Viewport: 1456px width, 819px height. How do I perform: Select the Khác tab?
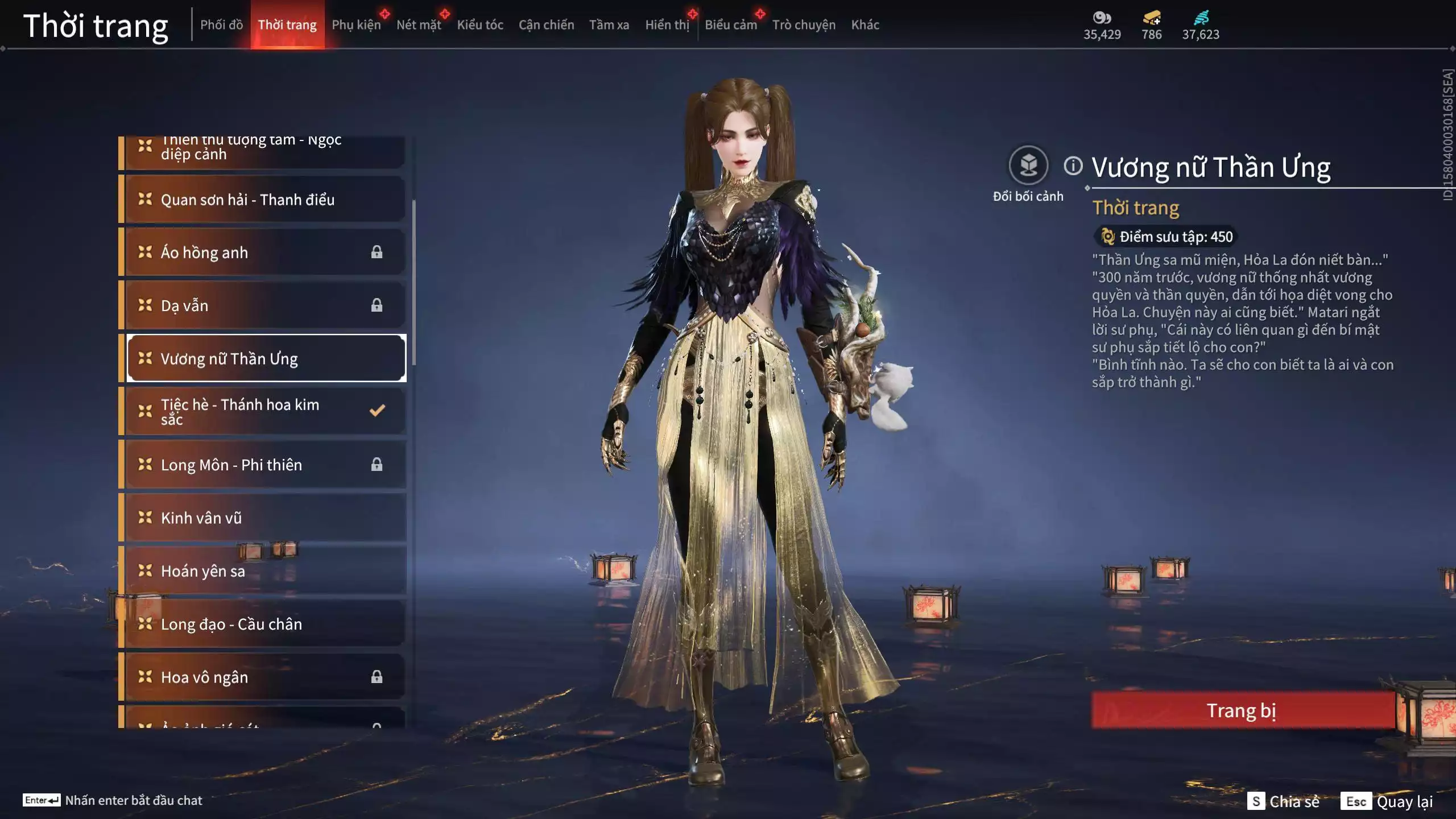click(865, 24)
